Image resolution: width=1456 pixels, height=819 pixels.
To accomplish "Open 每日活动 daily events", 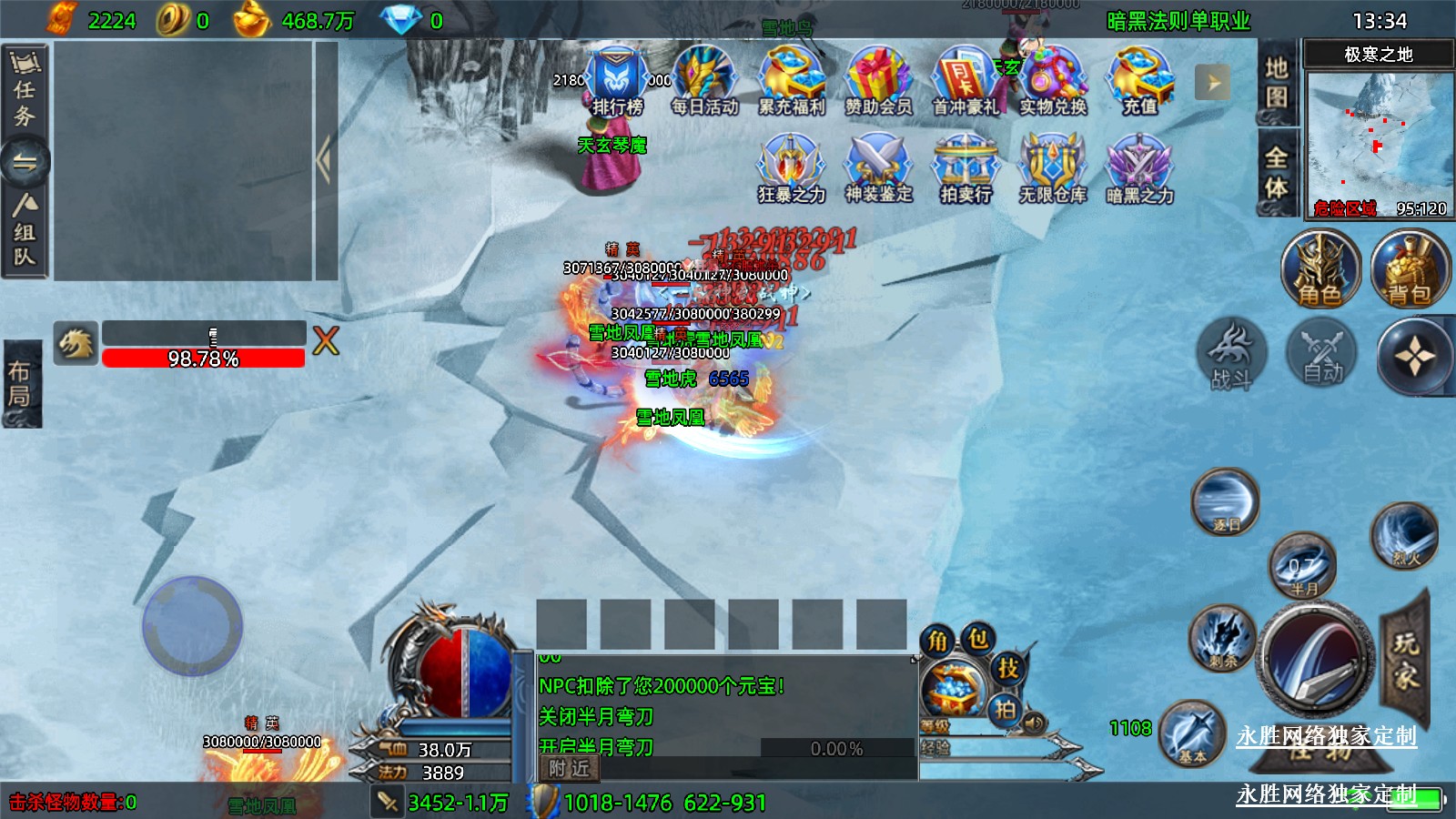I will [x=704, y=82].
